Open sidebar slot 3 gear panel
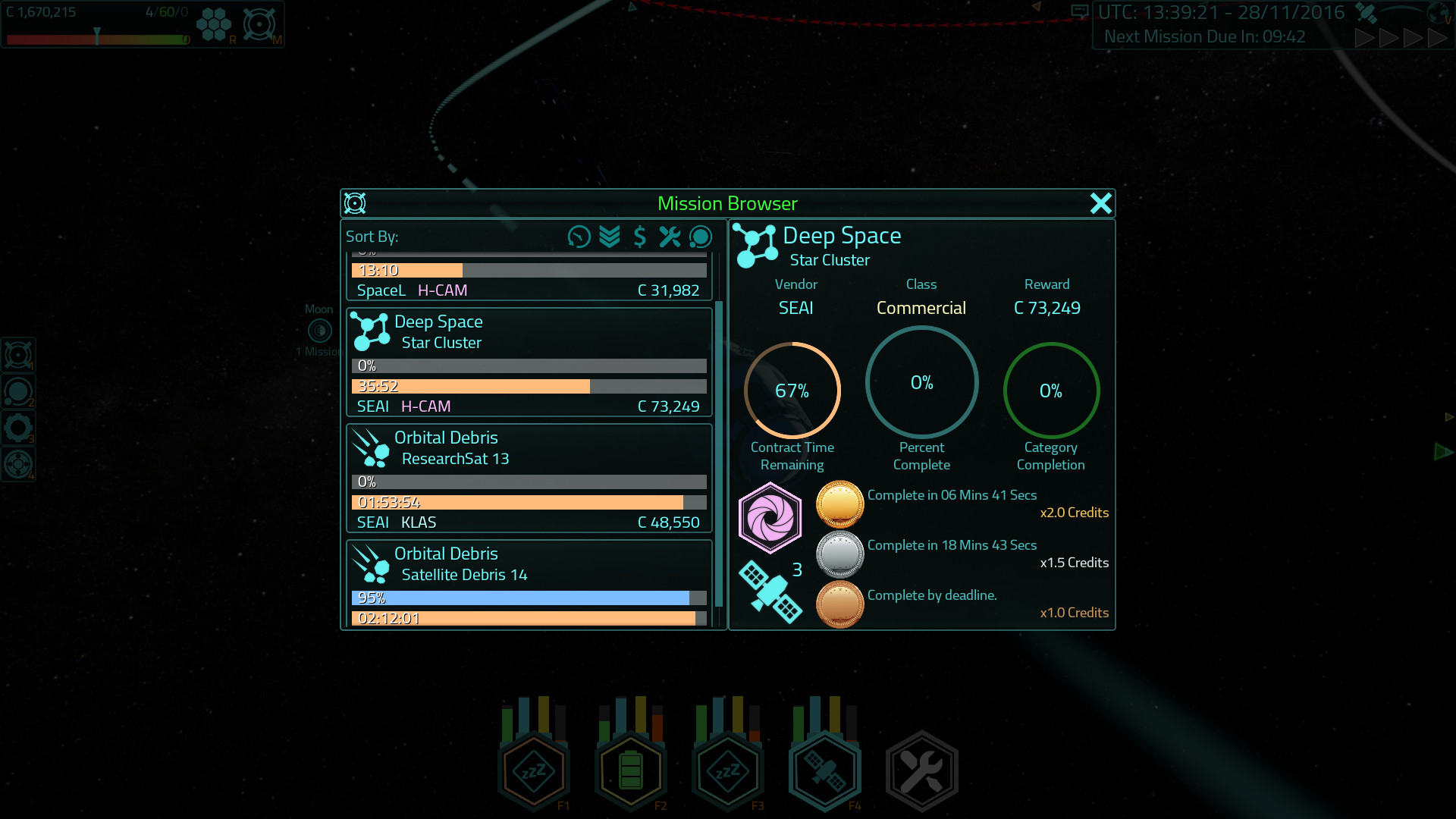1456x819 pixels. [19, 427]
